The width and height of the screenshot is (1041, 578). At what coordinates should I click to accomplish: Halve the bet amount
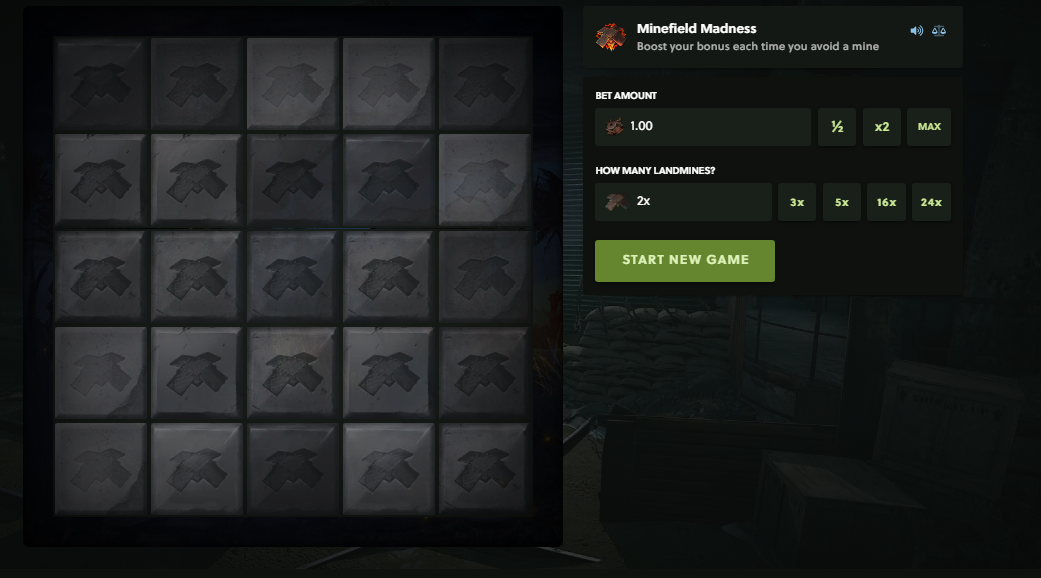click(x=837, y=127)
